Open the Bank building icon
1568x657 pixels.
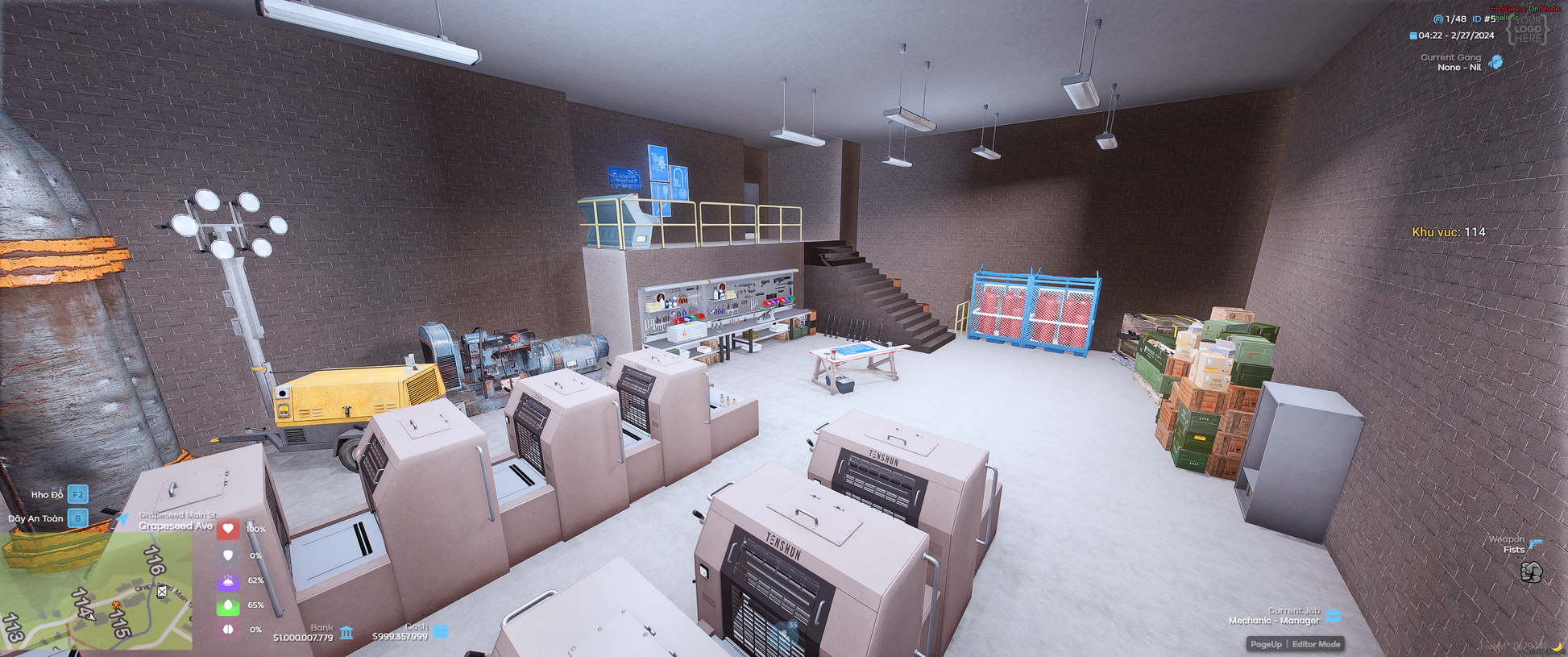346,632
